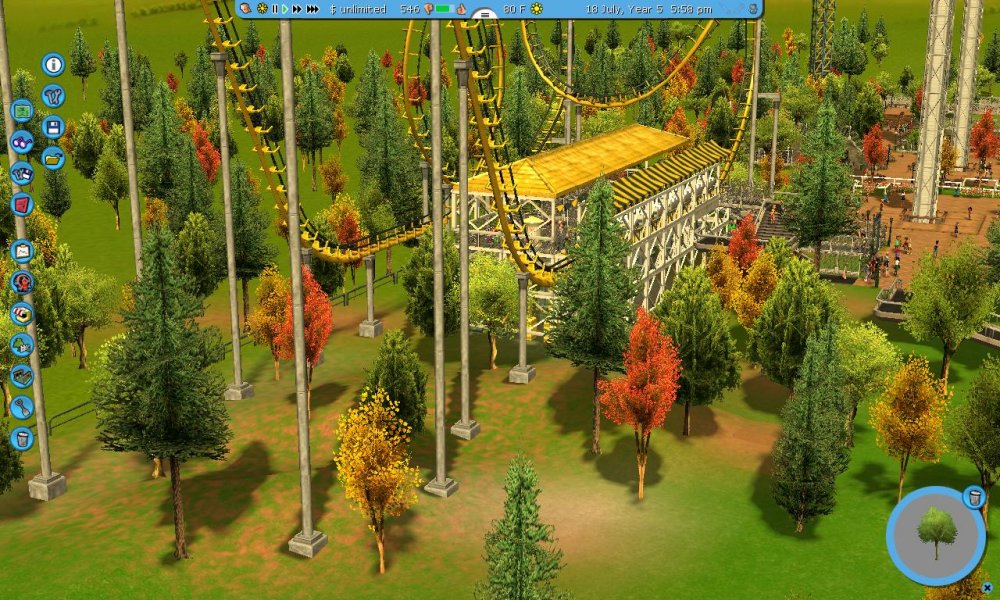Open the park map overview icon
Screen dimensions: 1000x600
tap(22, 110)
